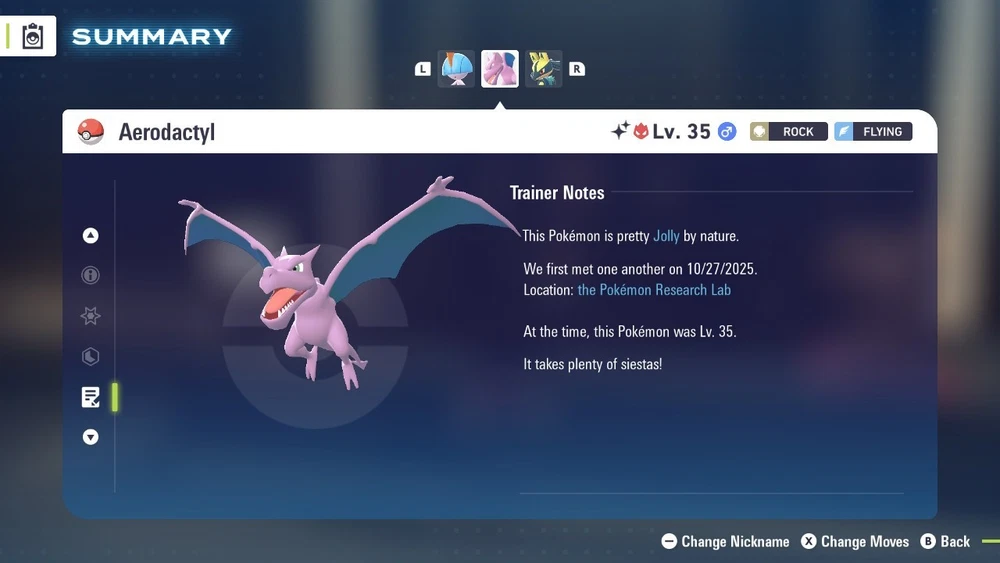Choose Change Moves
Screen dimensions: 1000x563
tap(855, 541)
